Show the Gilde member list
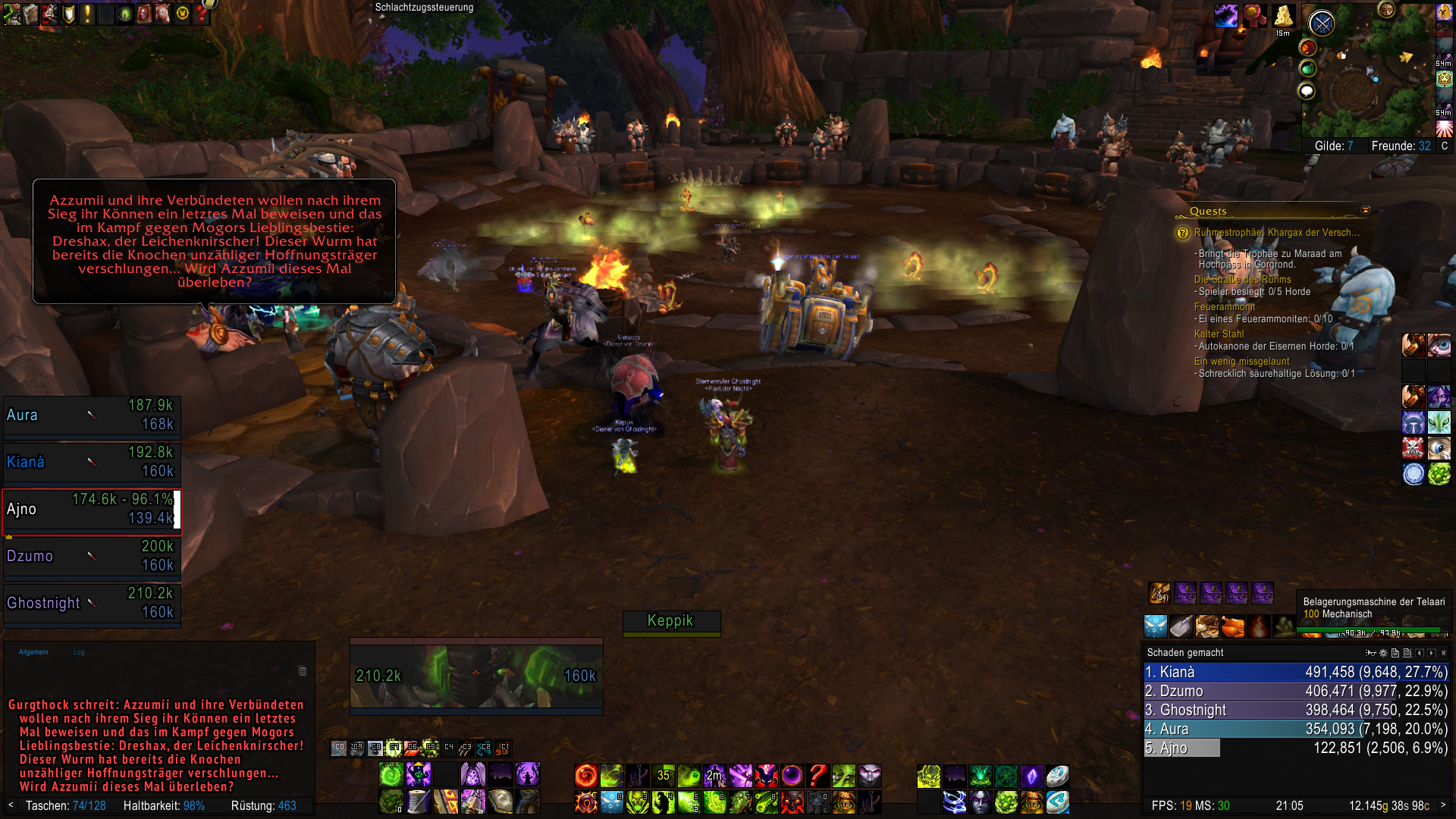 click(1333, 146)
